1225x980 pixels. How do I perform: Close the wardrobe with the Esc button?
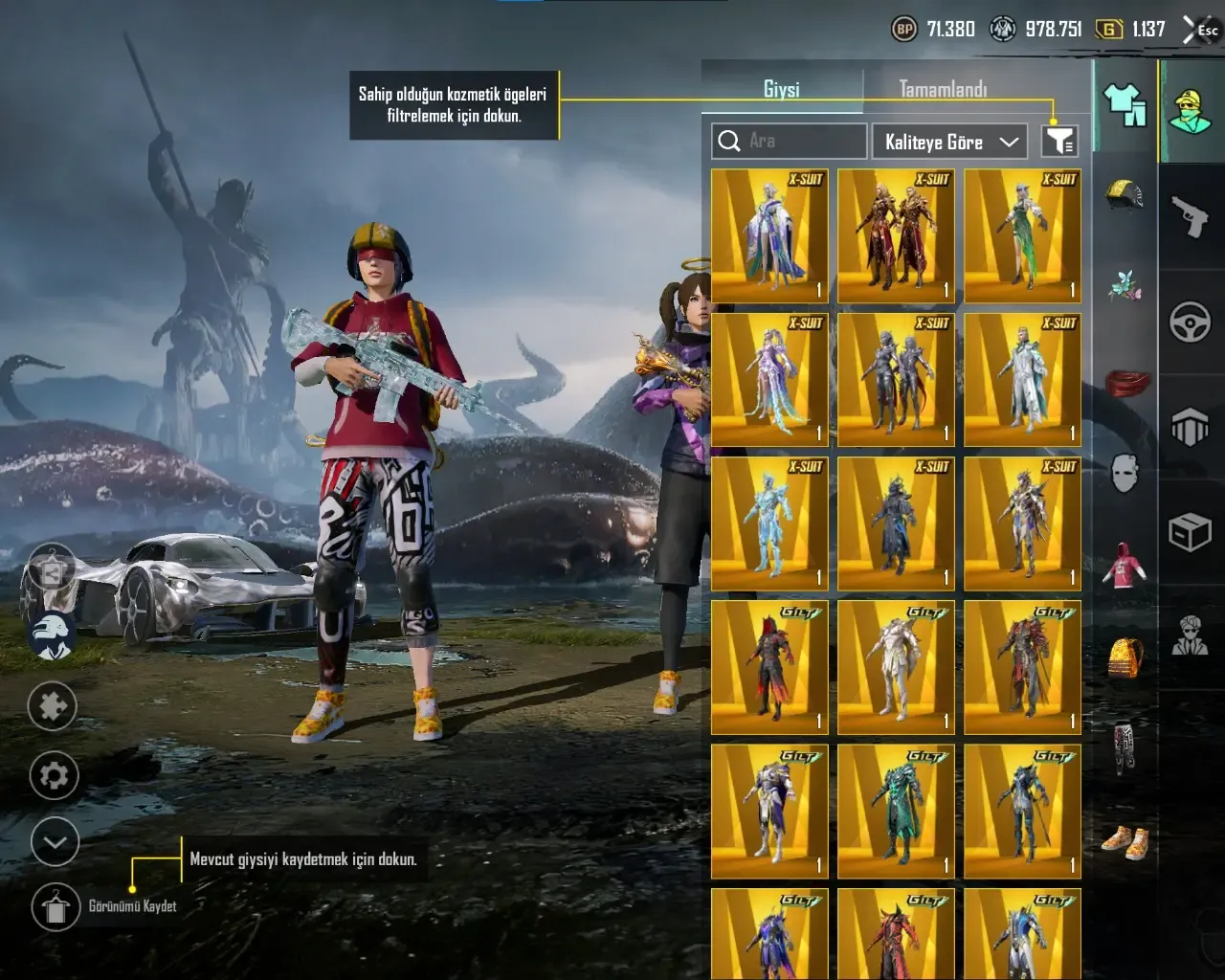(1202, 30)
